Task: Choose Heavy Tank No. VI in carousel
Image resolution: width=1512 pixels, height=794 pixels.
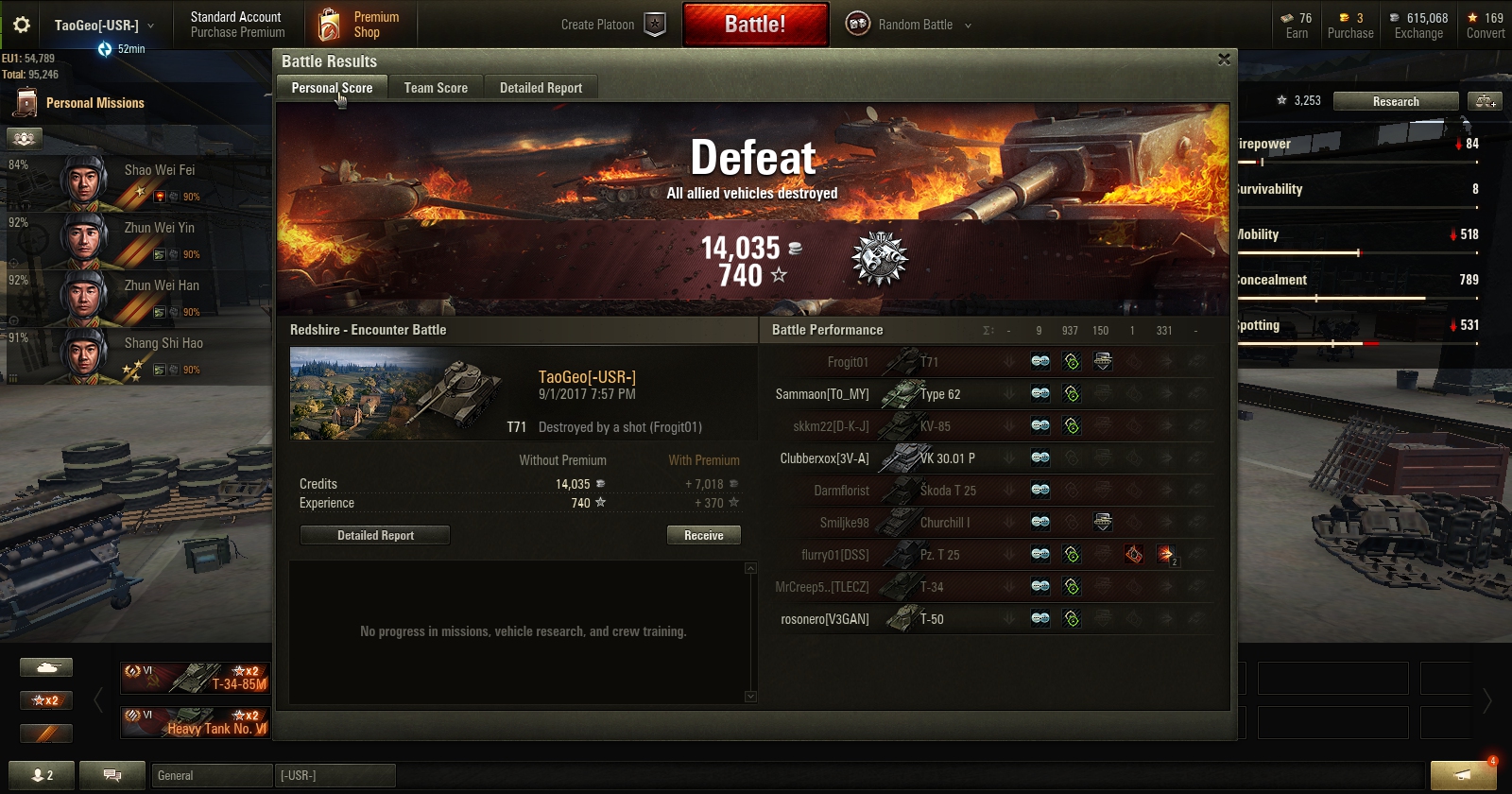Action: [196, 722]
